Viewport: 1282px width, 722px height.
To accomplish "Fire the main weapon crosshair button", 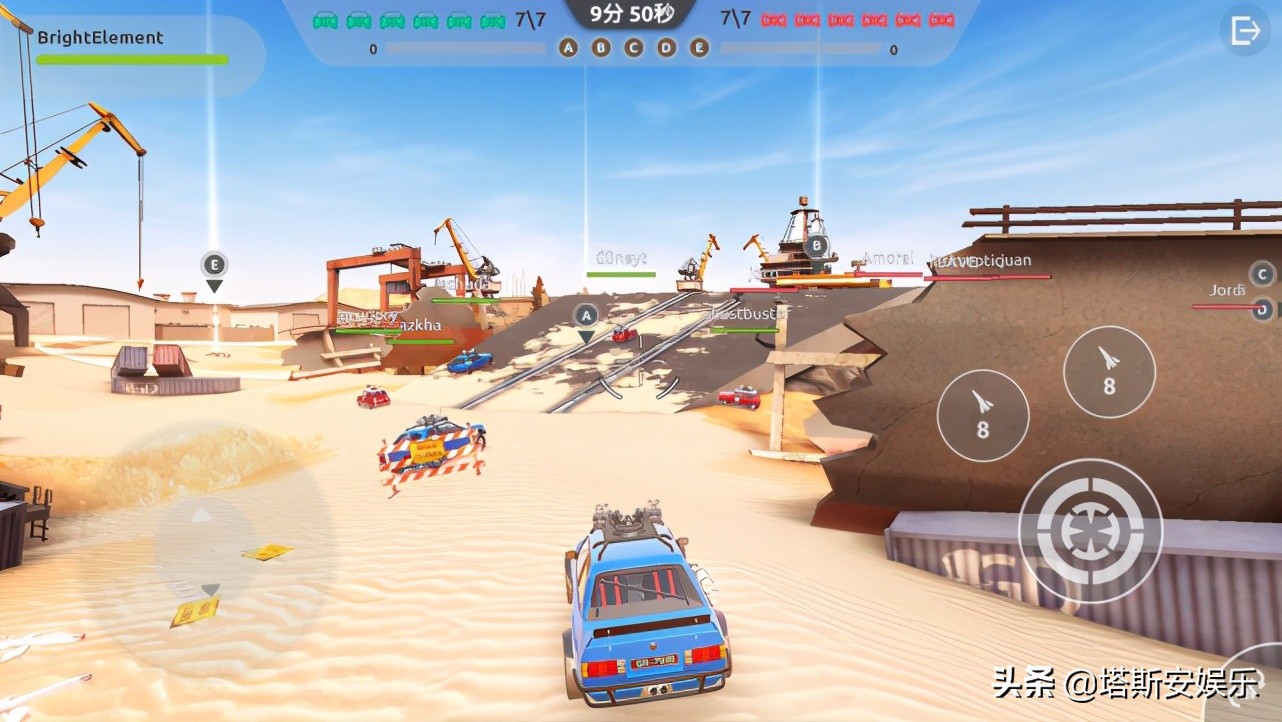I will point(1090,530).
